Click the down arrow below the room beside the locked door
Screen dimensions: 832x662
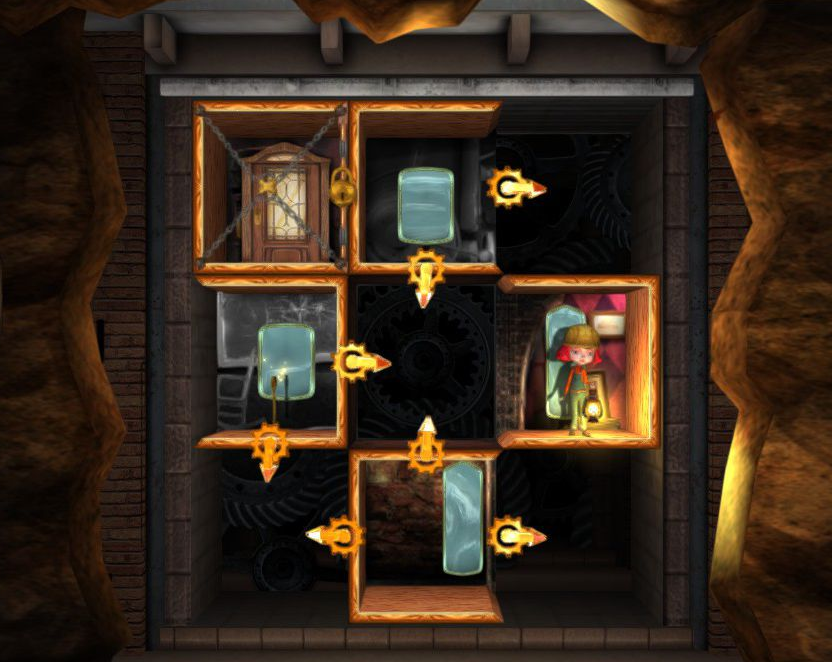(426, 274)
